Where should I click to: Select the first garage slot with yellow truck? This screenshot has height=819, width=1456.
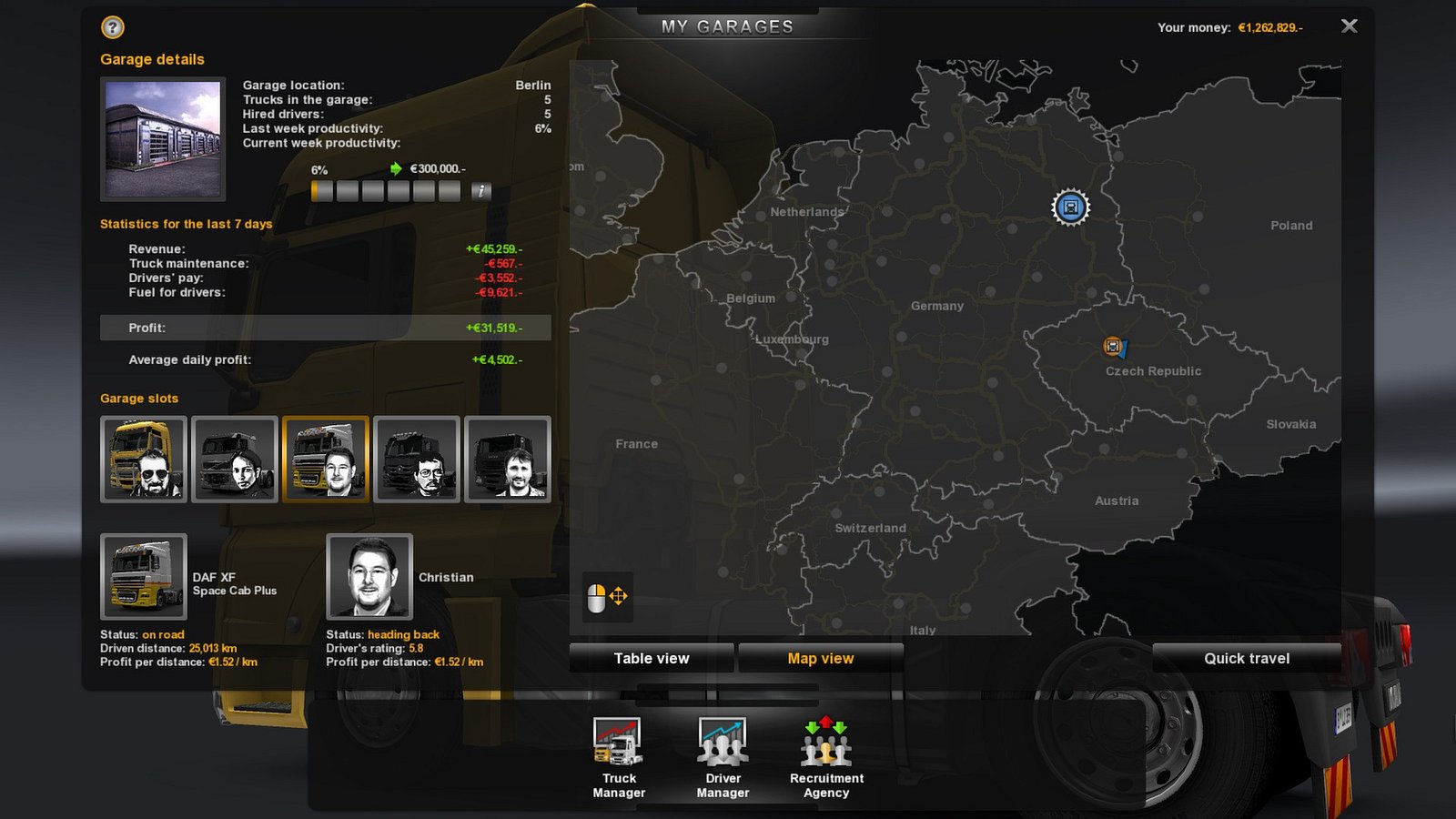coord(143,460)
